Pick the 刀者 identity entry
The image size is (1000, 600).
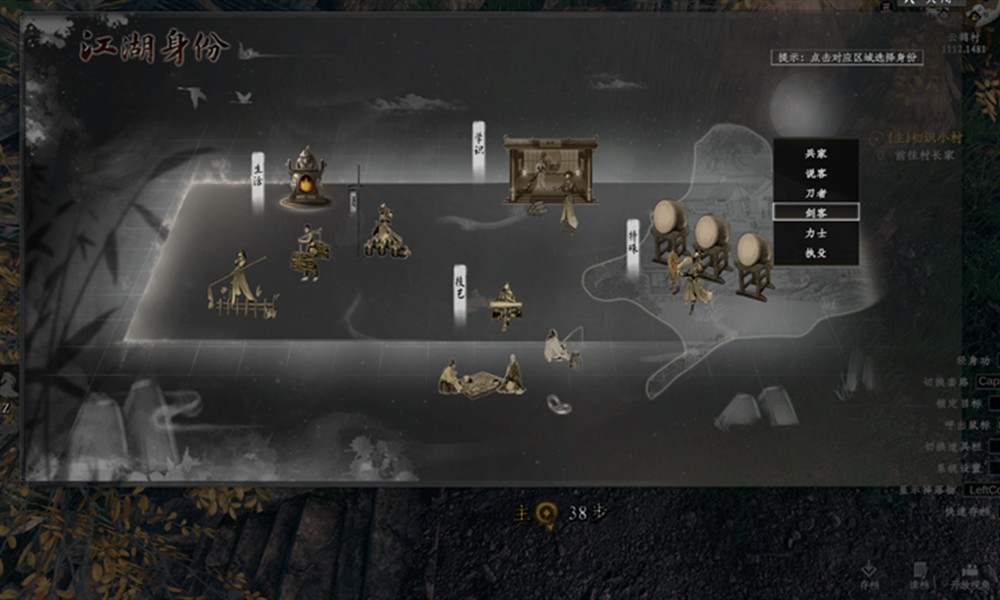coord(815,193)
